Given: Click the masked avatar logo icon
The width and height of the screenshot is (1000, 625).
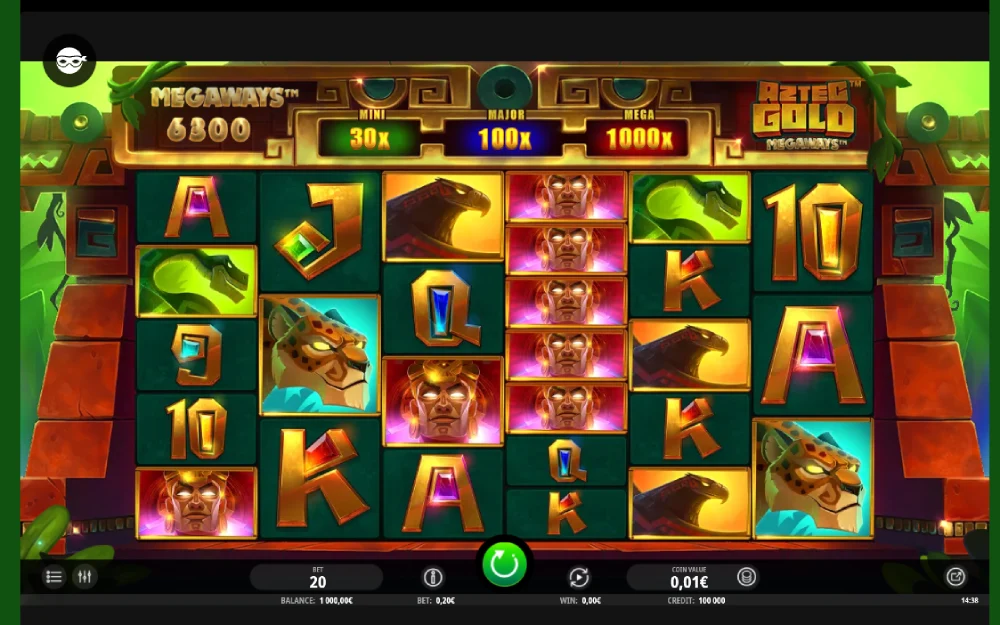Looking at the screenshot, I should 70,61.
